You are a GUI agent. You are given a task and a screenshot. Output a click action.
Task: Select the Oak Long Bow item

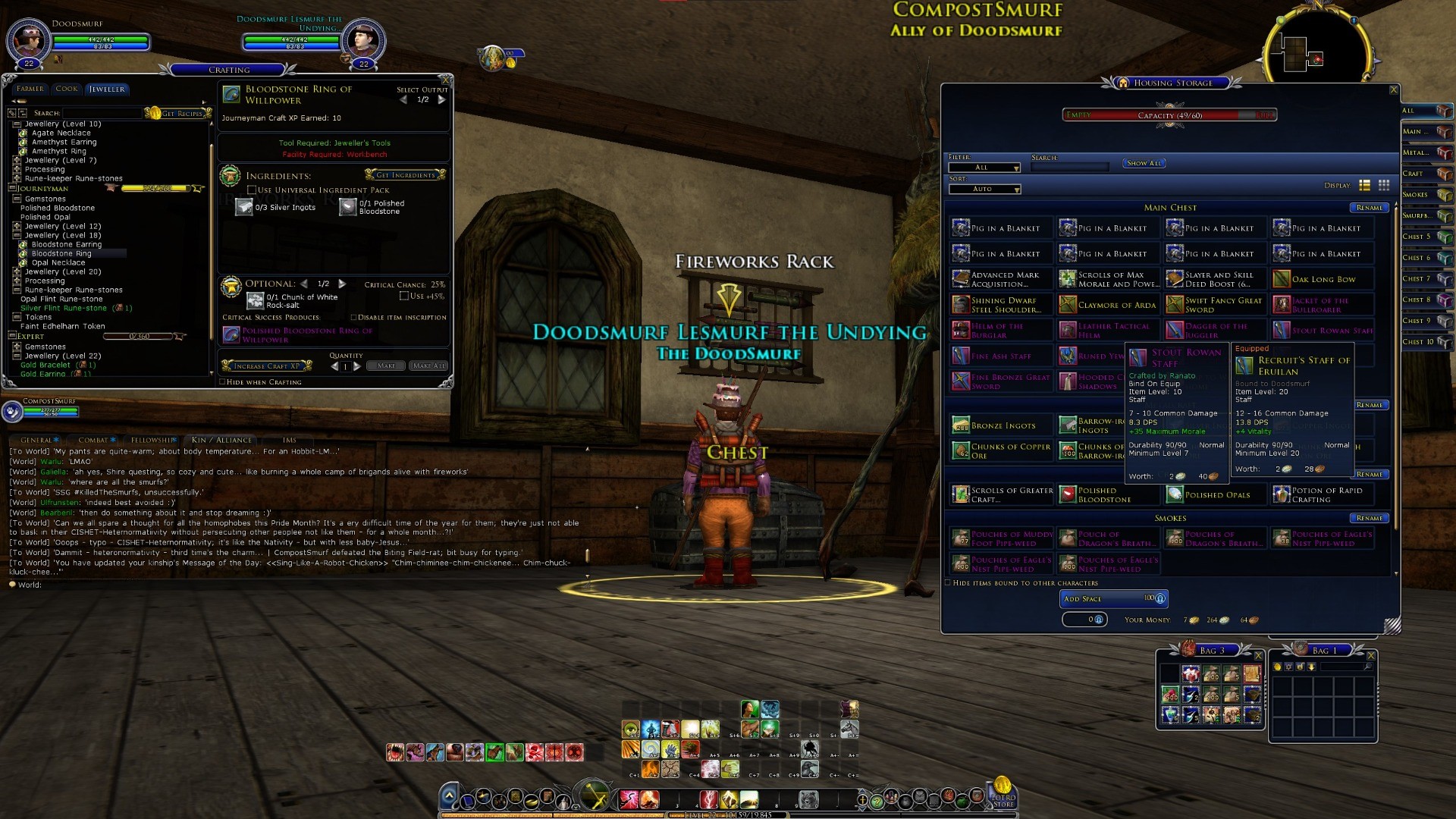point(1323,279)
